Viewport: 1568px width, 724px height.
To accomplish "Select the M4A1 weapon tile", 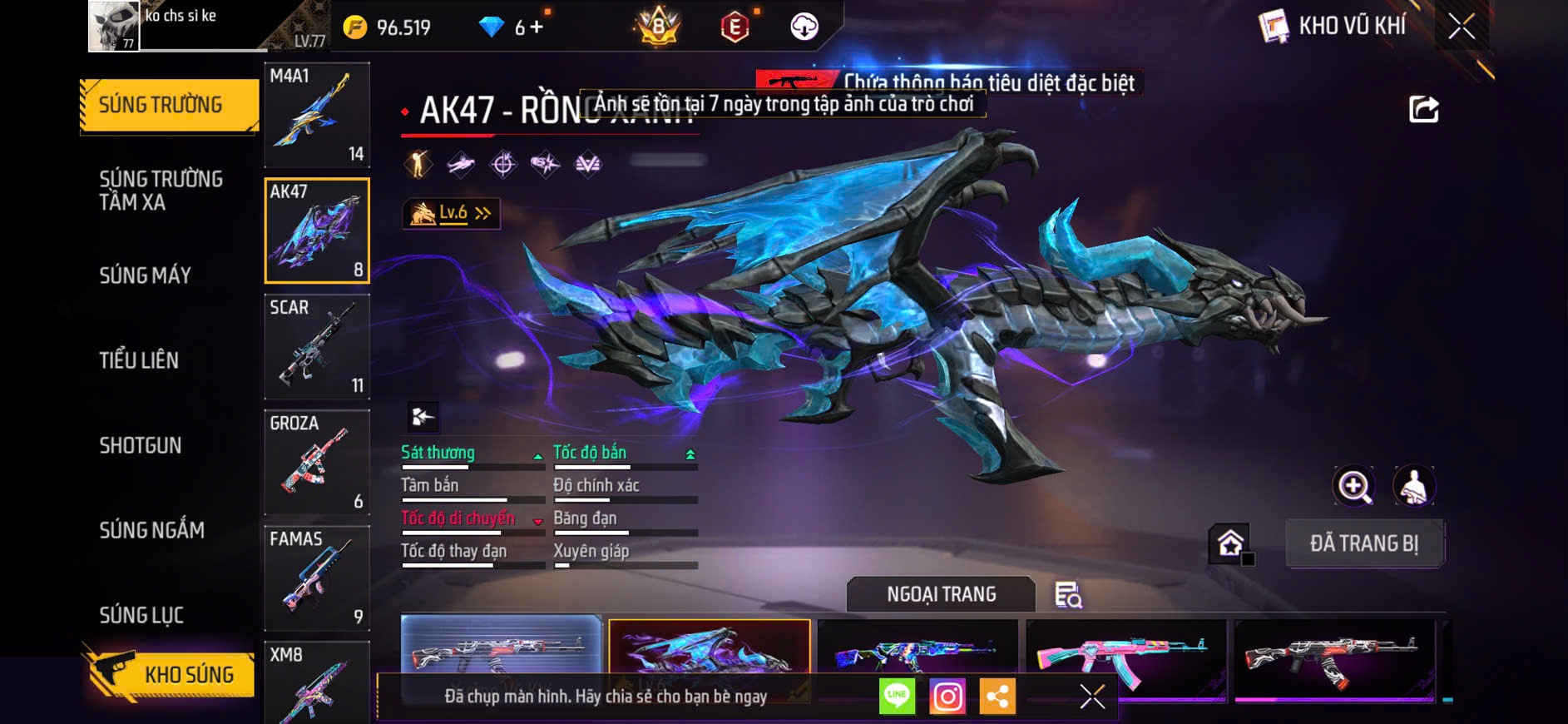I will pos(317,115).
